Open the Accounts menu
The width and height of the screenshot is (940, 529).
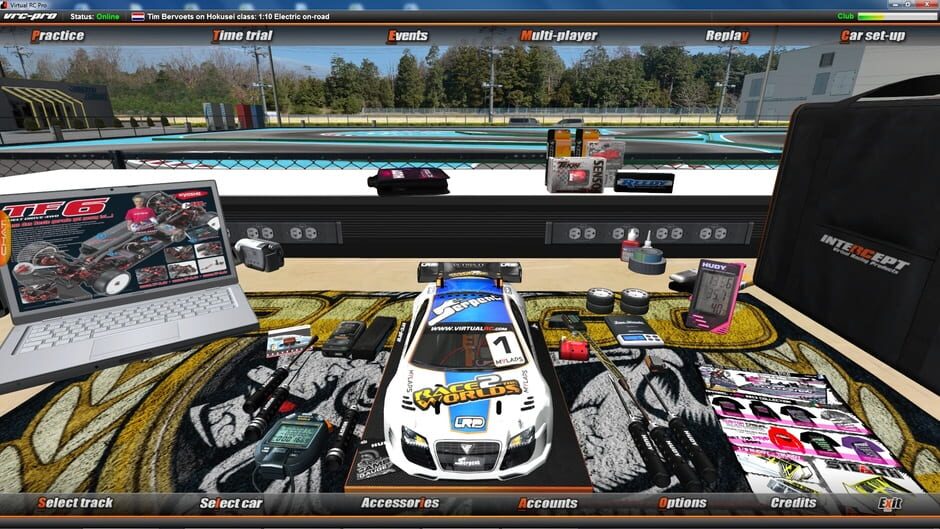[547, 503]
